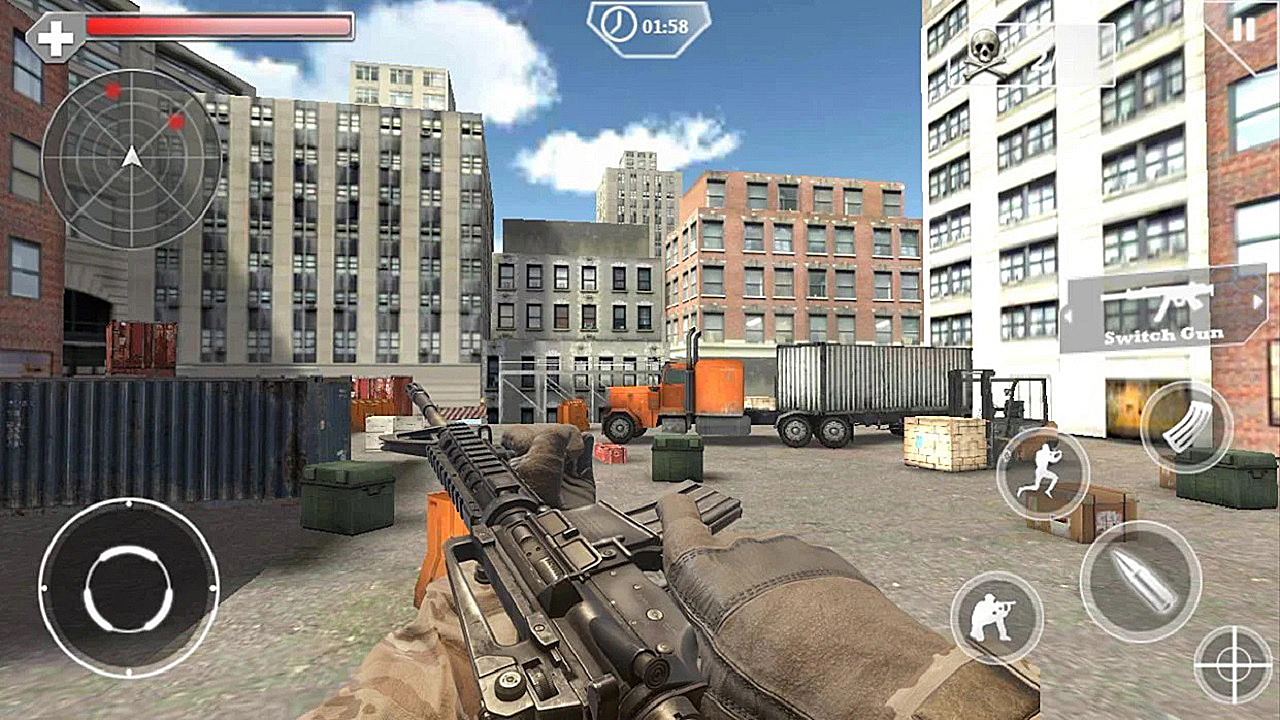
Task: Tap the white health cross icon
Action: 57,38
